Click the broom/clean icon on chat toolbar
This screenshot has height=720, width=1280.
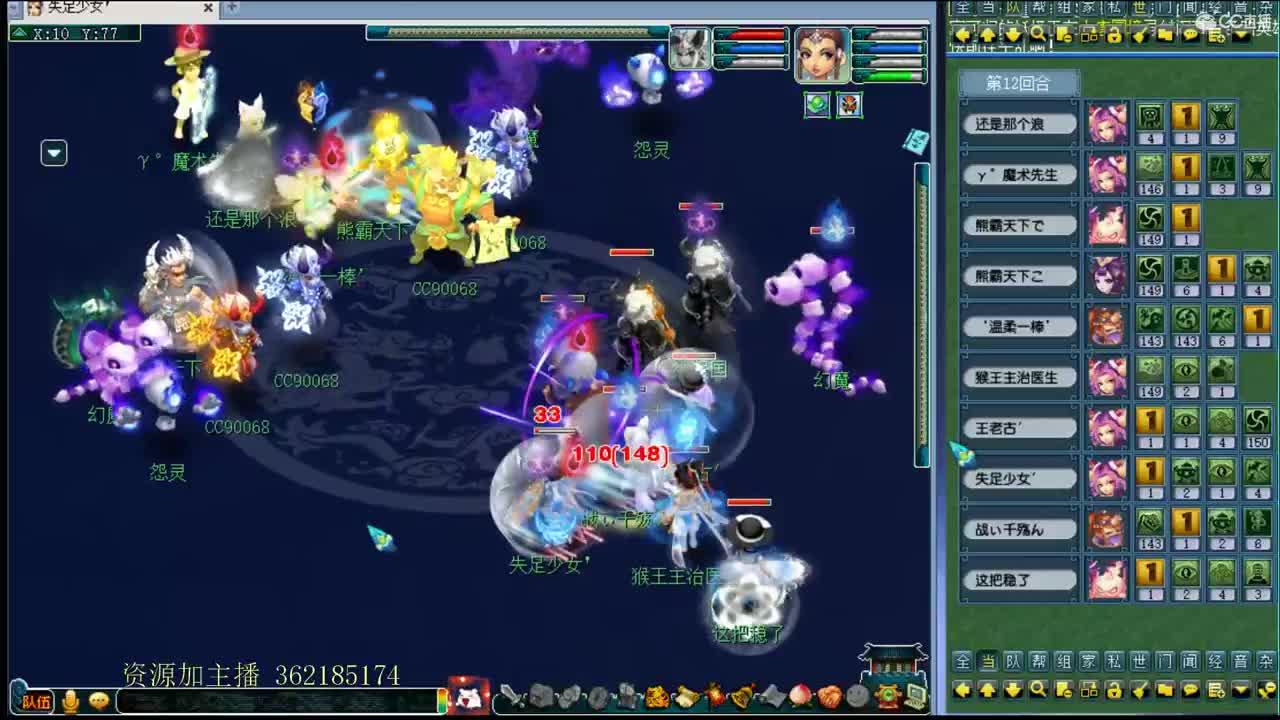pyautogui.click(x=1139, y=34)
